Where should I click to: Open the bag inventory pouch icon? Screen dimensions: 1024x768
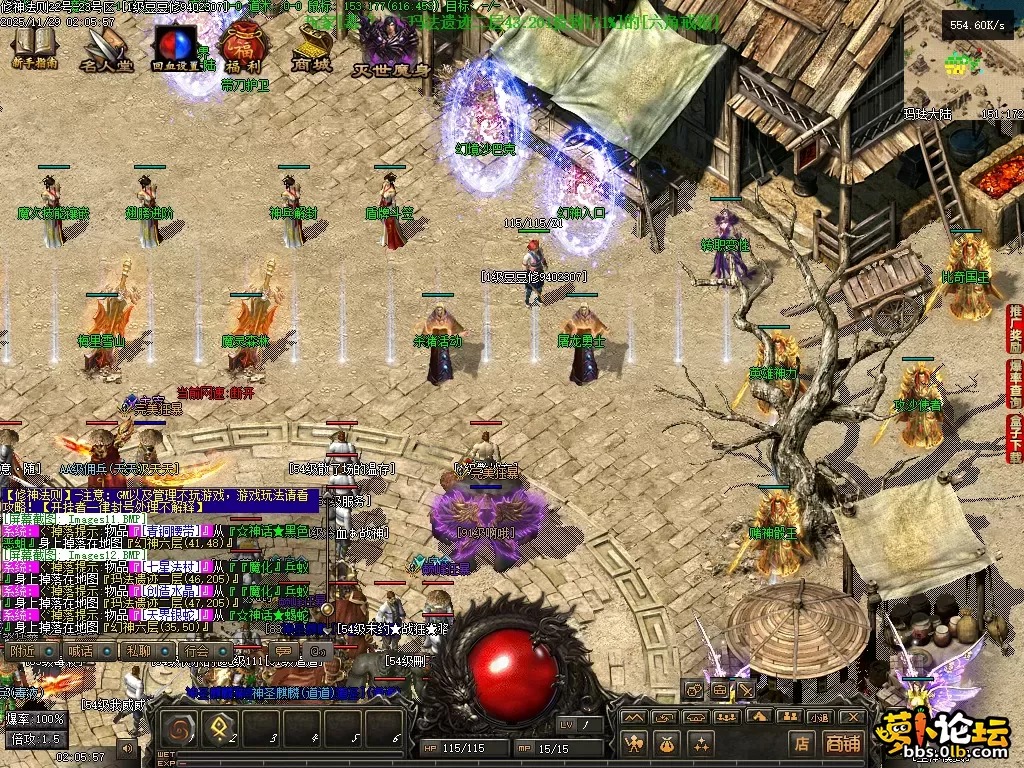[667, 743]
